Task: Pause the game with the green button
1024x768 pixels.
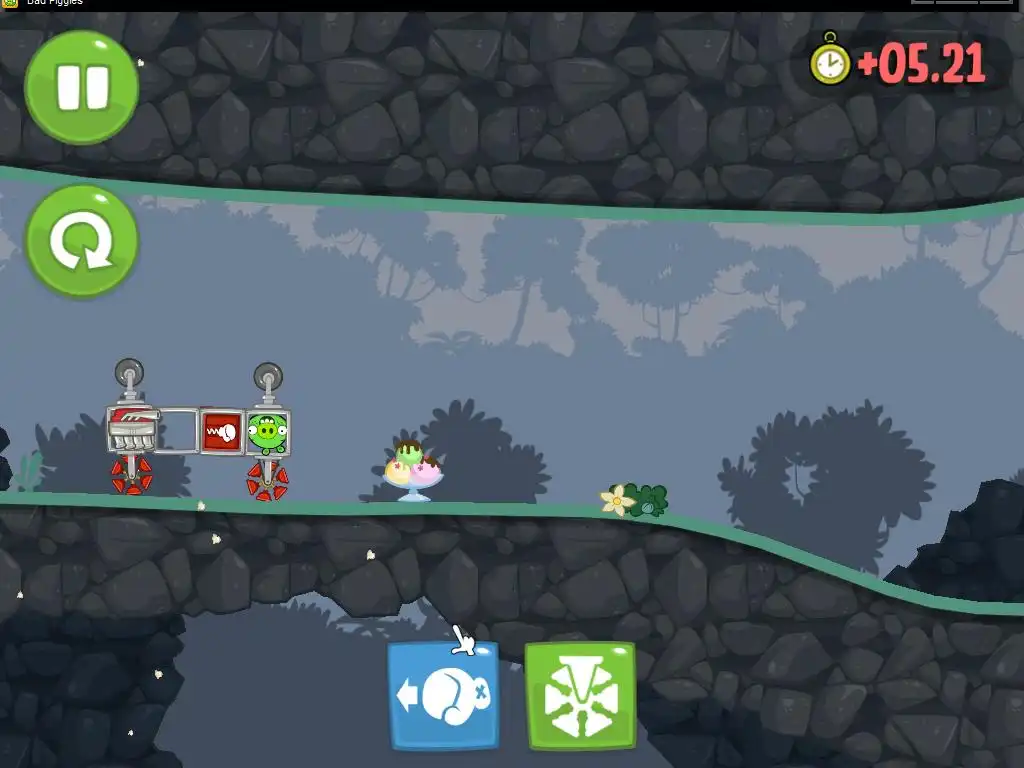Action: click(81, 87)
